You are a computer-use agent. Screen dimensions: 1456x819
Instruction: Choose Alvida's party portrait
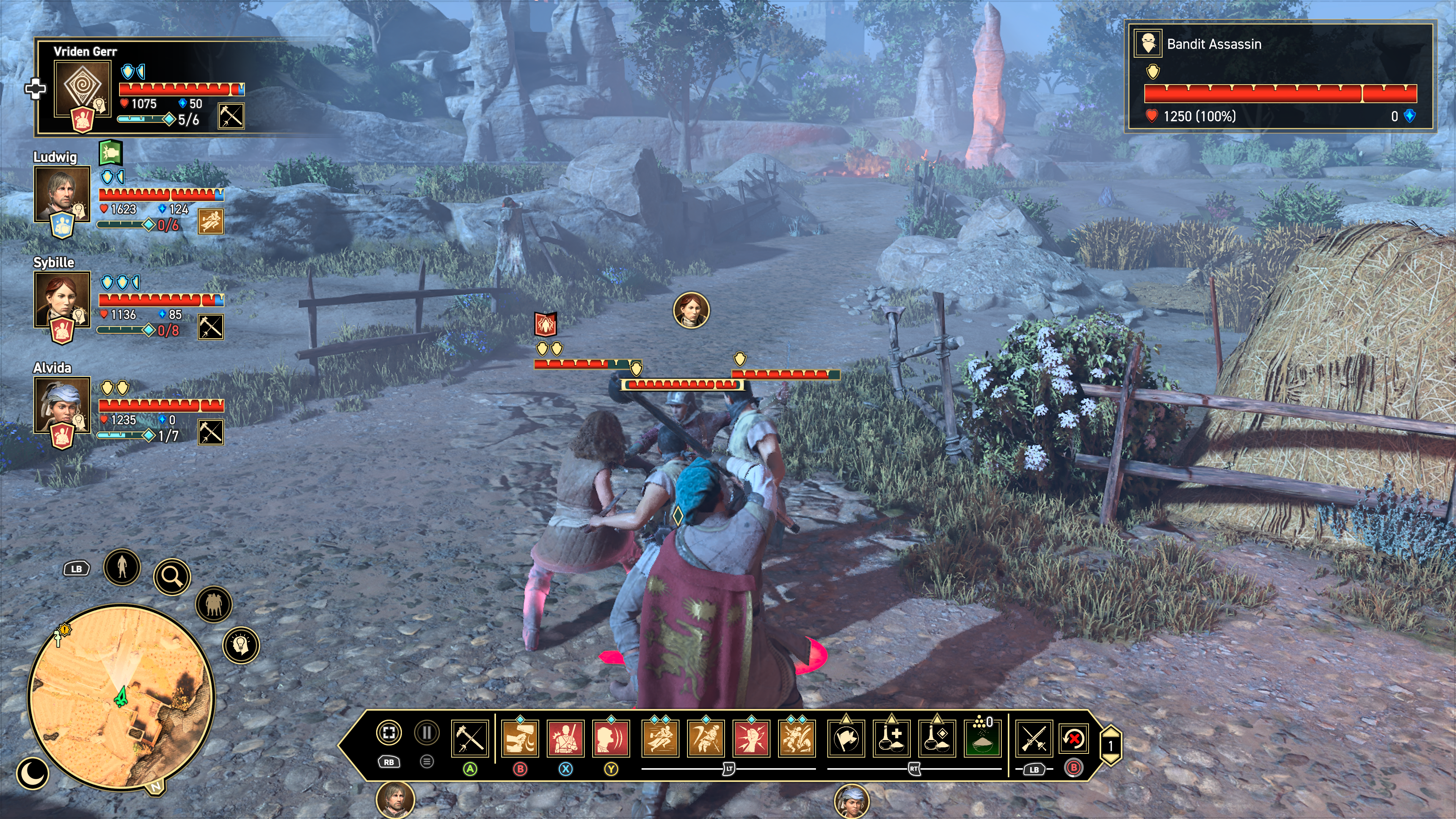(x=62, y=405)
